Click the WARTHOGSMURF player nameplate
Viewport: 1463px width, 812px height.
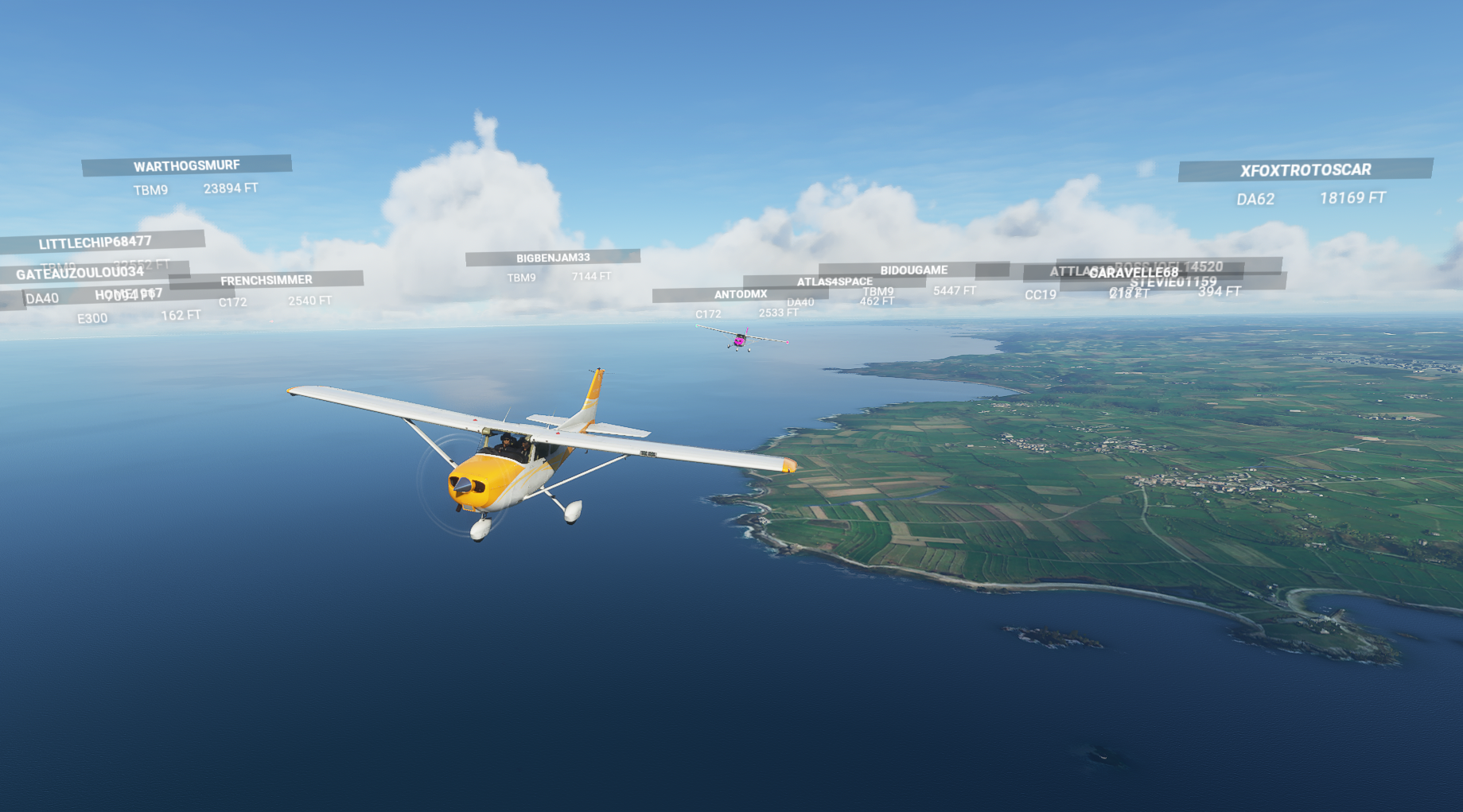[185, 166]
